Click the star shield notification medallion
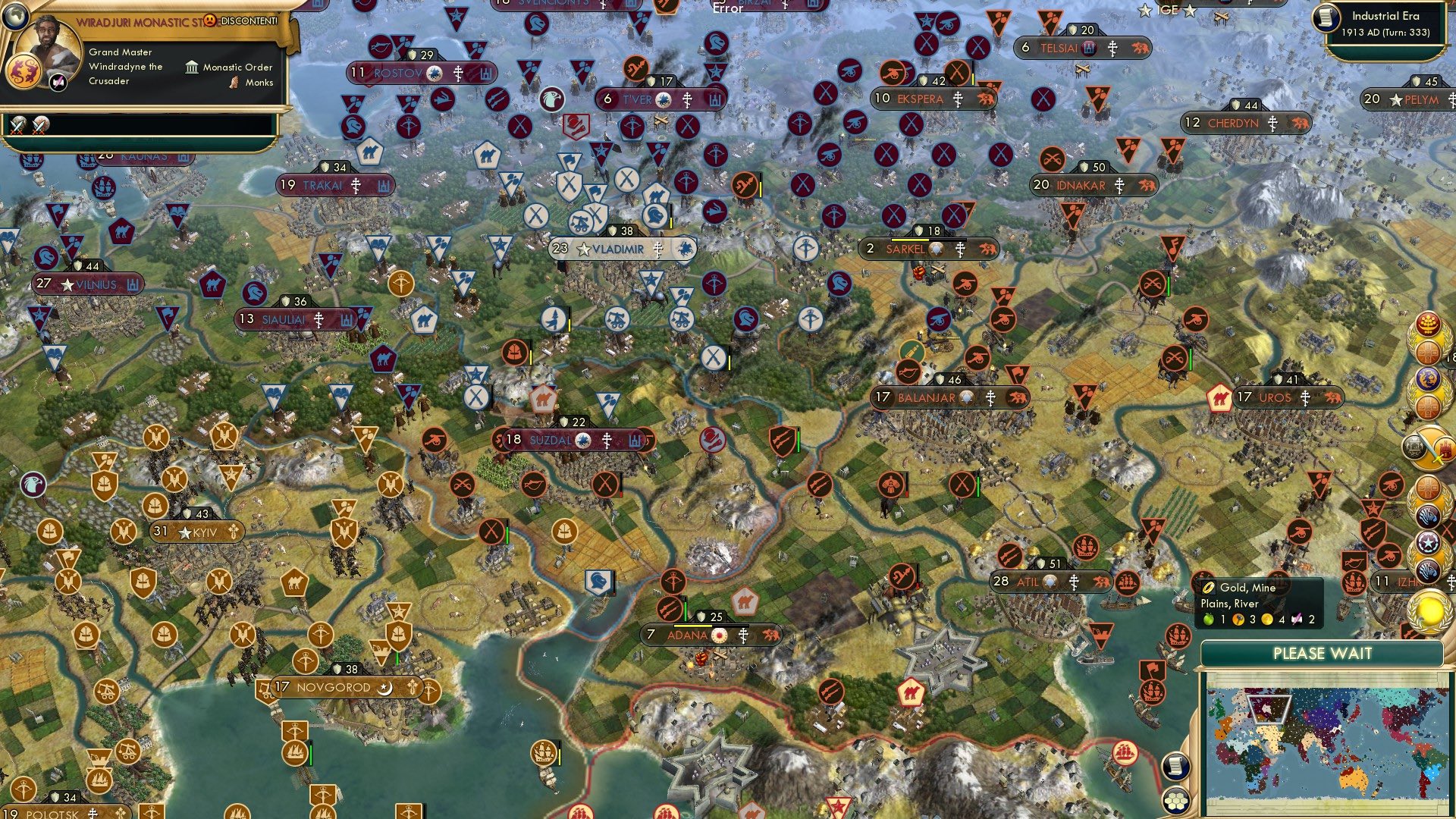The image size is (1456, 819). pos(1429,540)
